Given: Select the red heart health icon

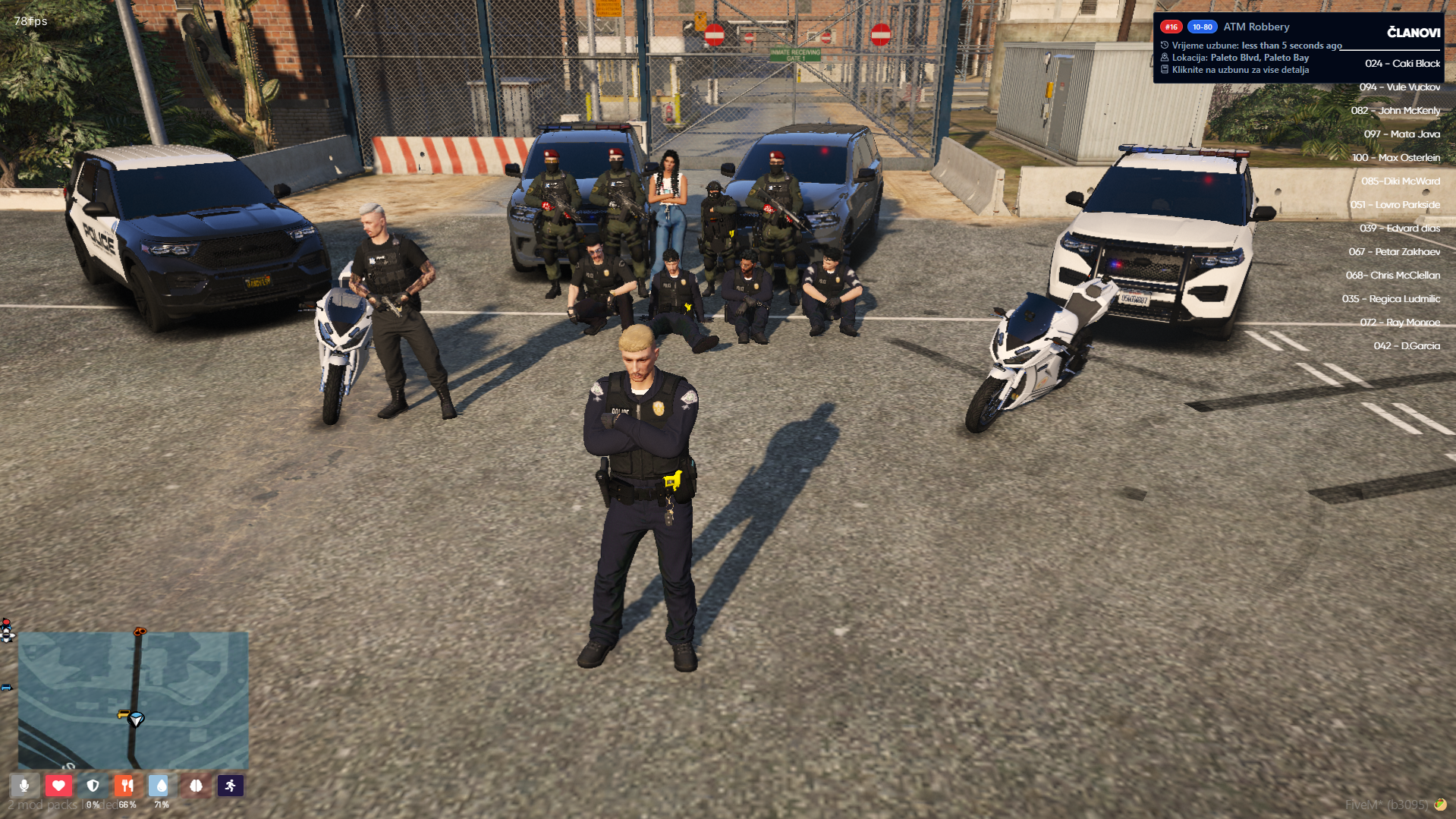Looking at the screenshot, I should click(58, 786).
